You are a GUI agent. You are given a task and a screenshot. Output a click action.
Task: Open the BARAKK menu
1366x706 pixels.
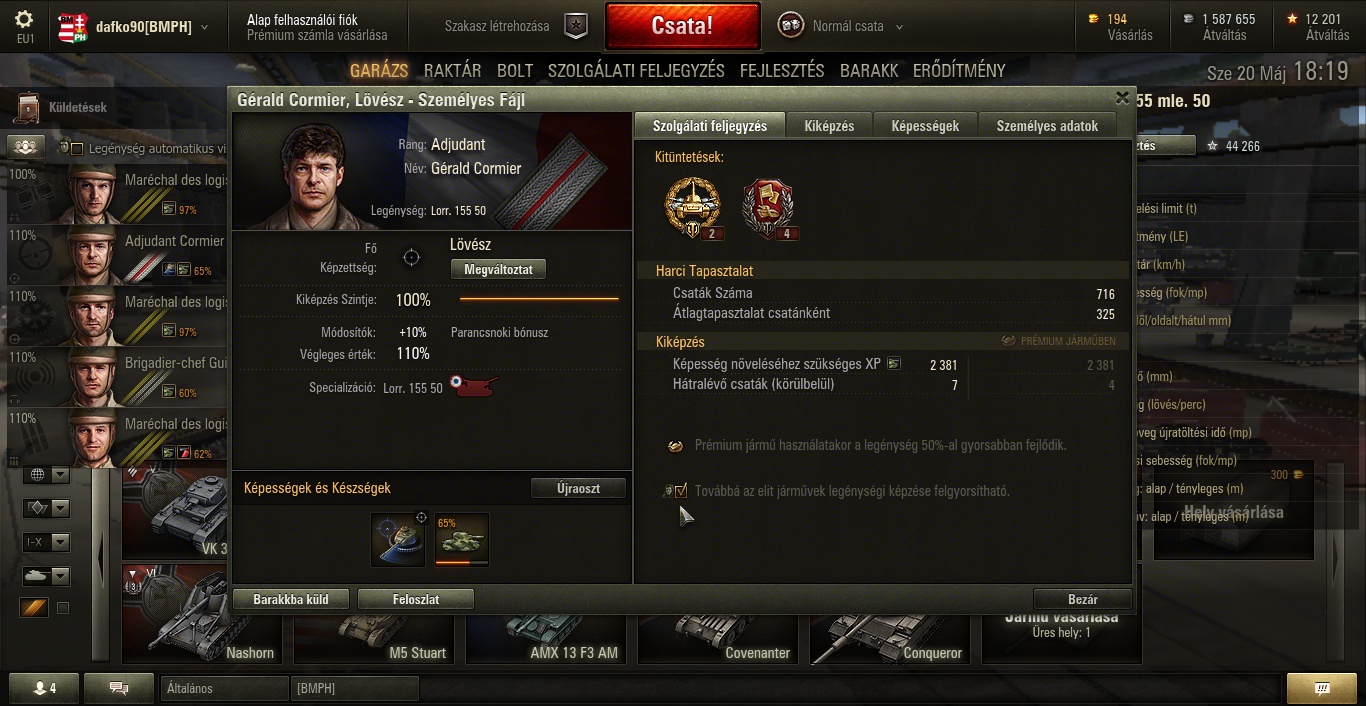pos(869,71)
